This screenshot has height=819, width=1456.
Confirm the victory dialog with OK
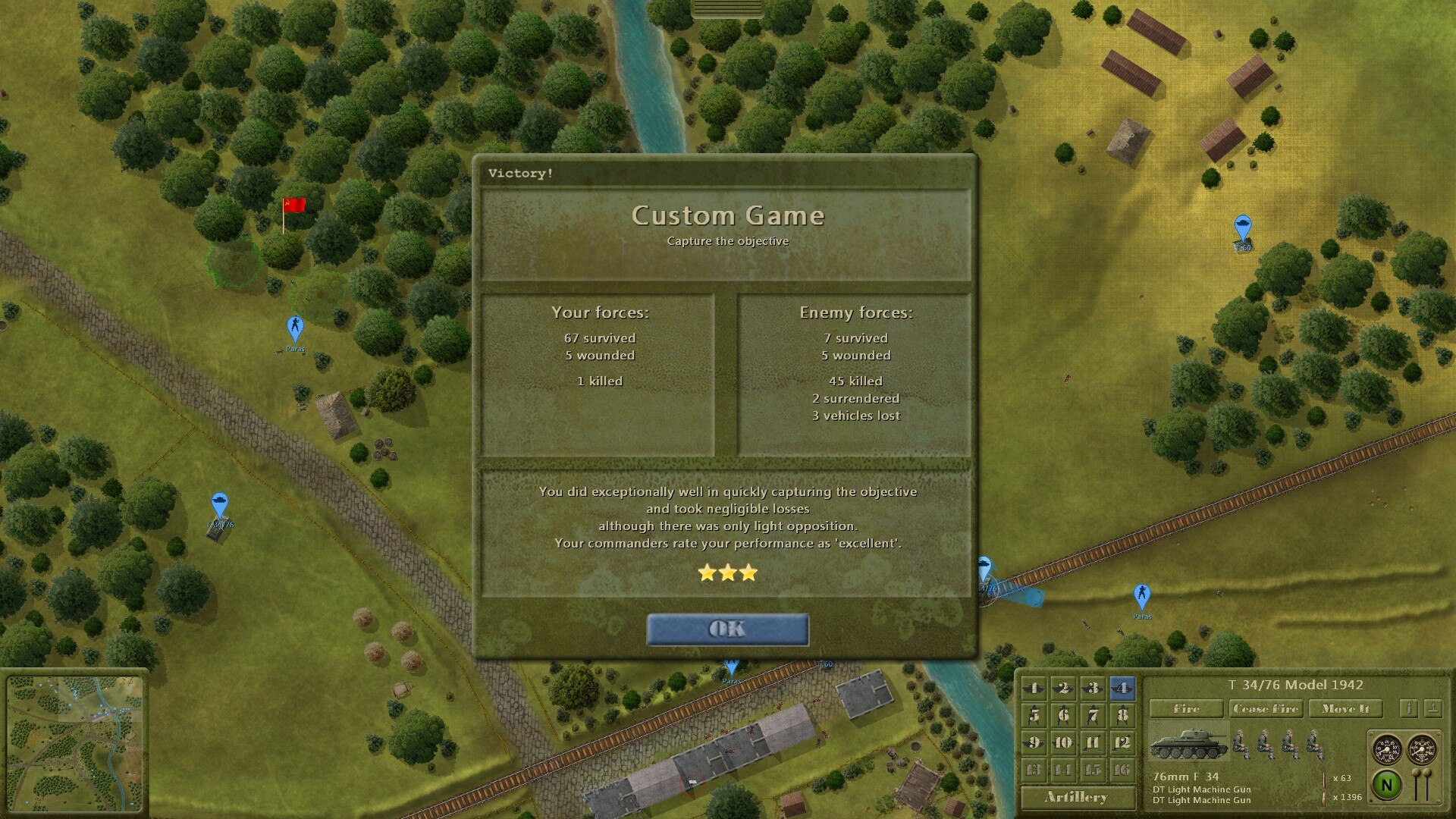pyautogui.click(x=727, y=629)
